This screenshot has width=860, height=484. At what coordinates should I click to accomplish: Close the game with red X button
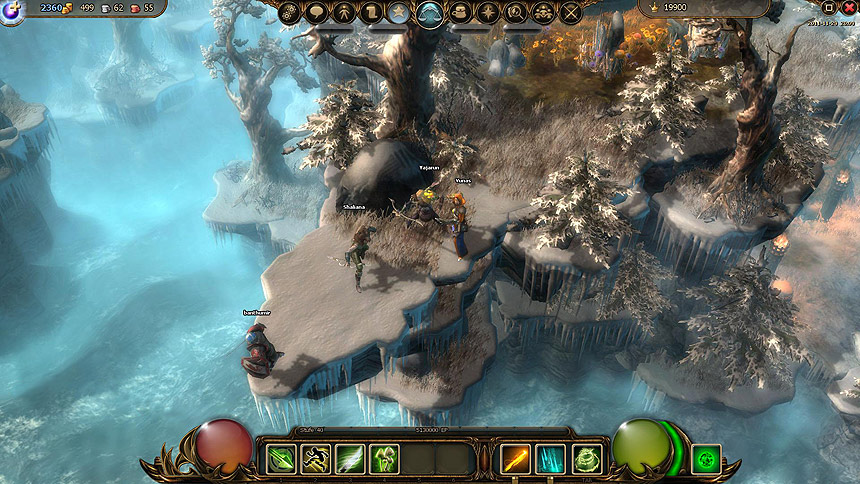tap(849, 7)
